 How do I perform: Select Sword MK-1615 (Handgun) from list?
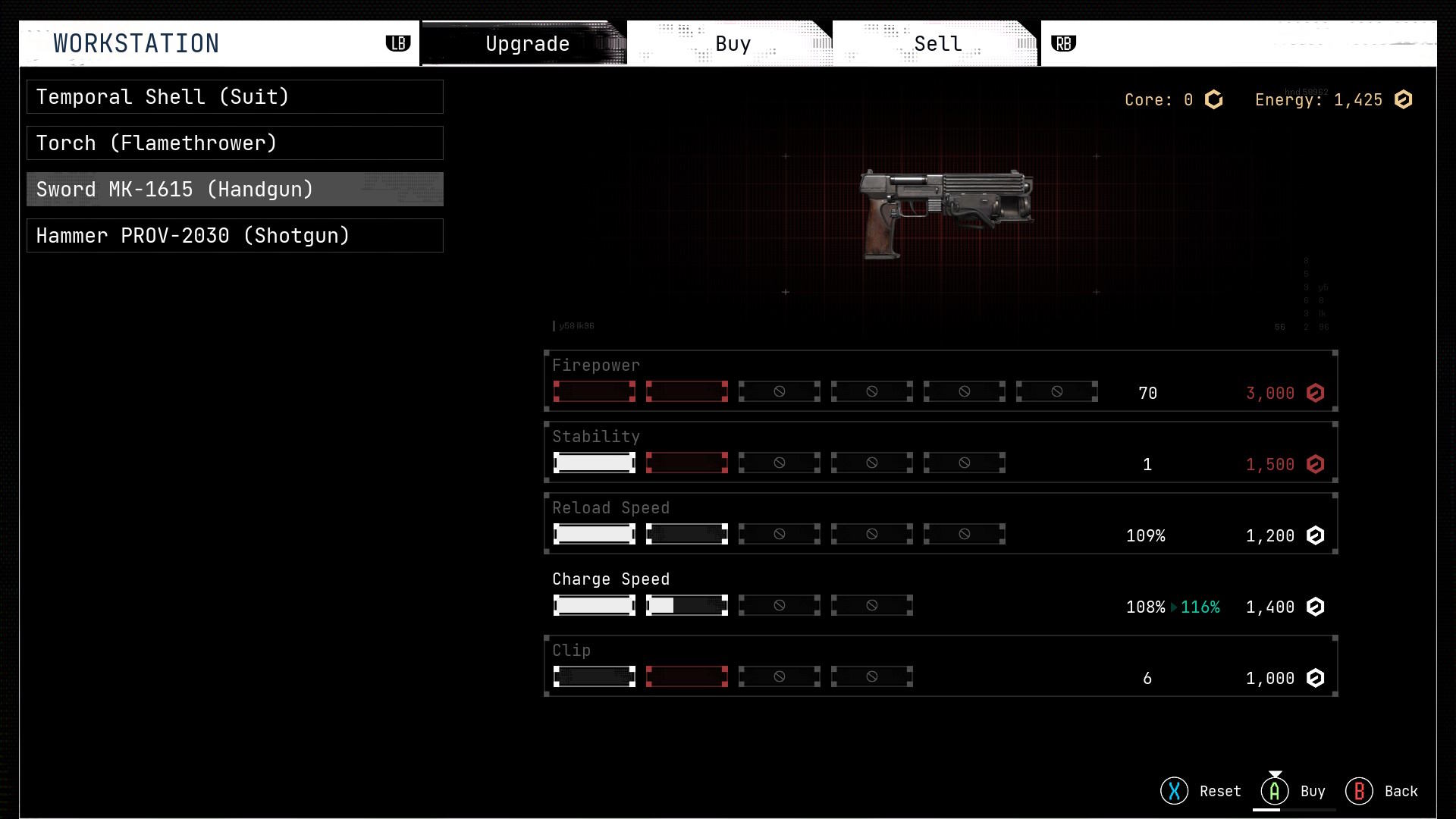[x=234, y=190]
